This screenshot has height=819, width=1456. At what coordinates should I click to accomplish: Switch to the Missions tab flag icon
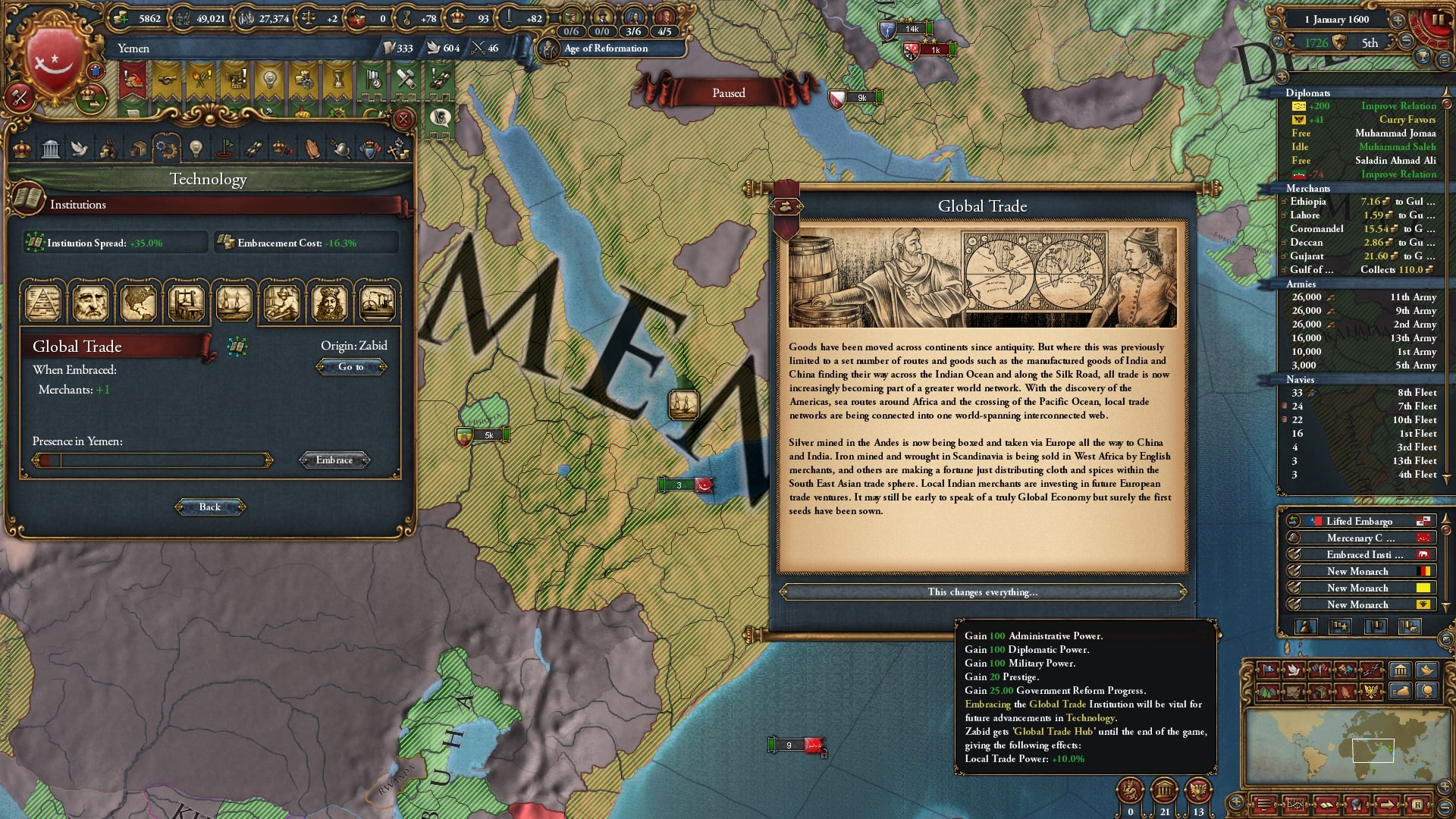(x=224, y=149)
